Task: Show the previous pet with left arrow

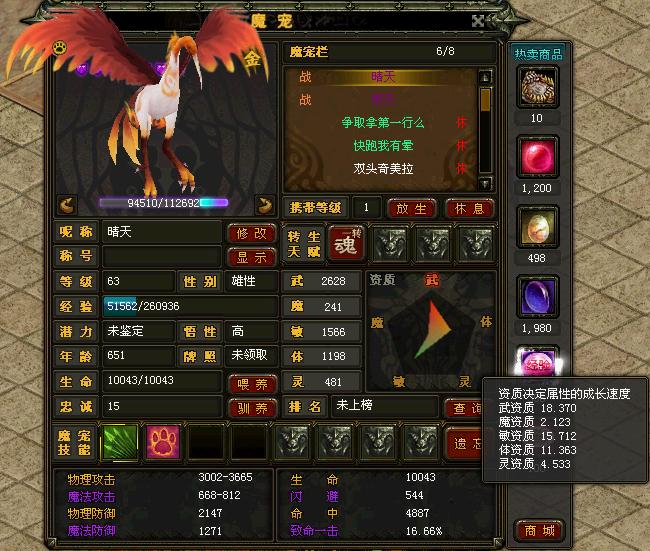Action: [67, 204]
